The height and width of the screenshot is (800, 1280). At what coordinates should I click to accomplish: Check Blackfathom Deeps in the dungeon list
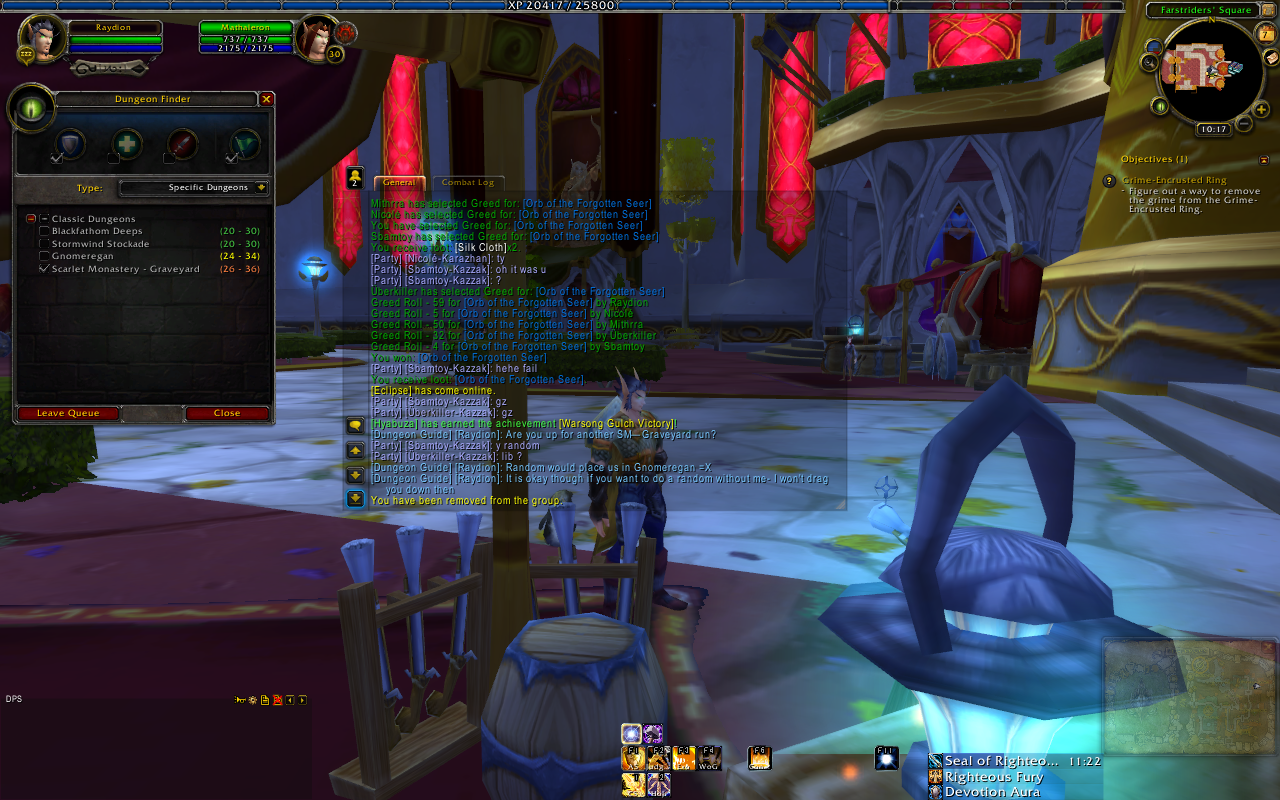44,231
